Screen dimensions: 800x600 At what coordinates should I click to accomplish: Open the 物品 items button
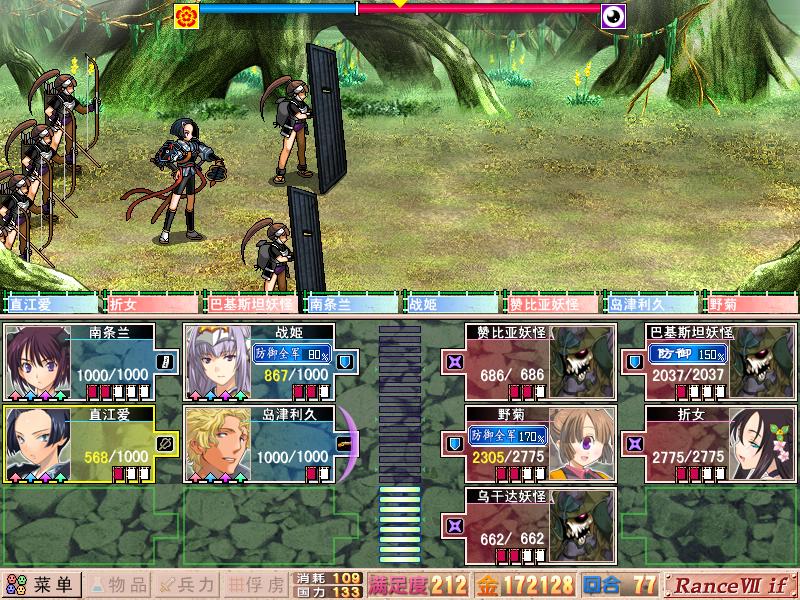[119, 584]
